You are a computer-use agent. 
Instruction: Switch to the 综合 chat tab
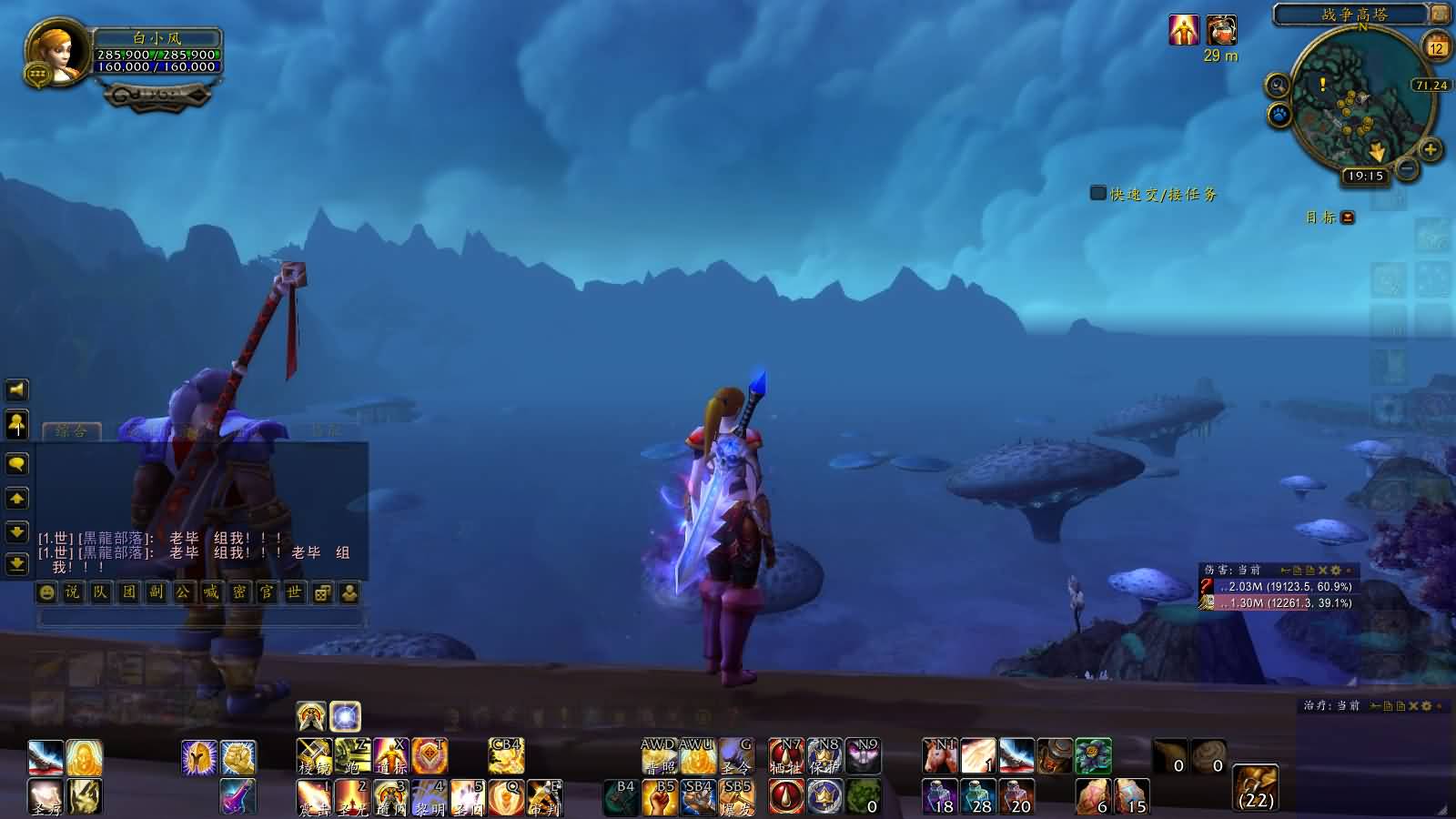[x=71, y=430]
